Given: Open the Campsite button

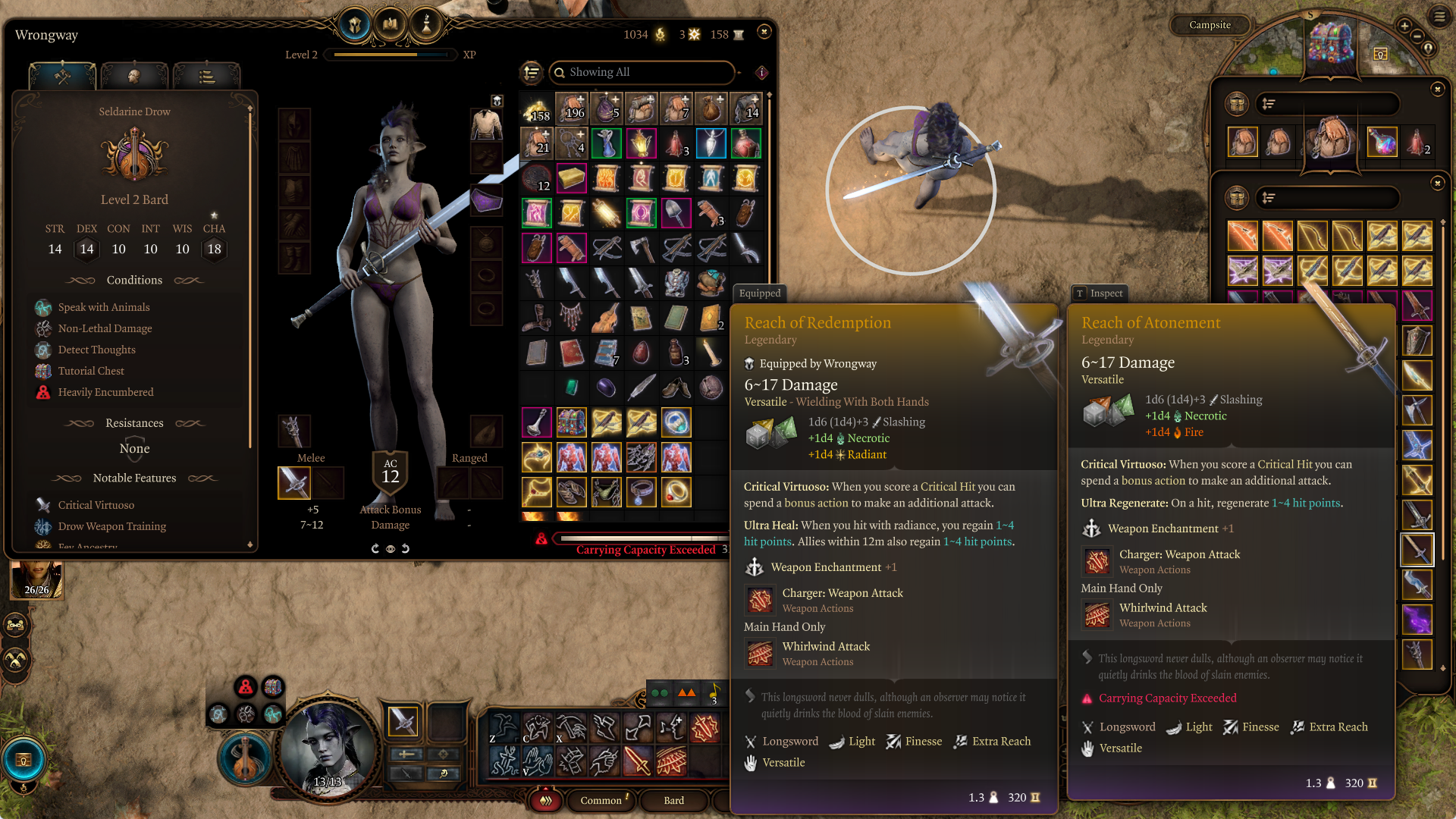Looking at the screenshot, I should click(1210, 25).
